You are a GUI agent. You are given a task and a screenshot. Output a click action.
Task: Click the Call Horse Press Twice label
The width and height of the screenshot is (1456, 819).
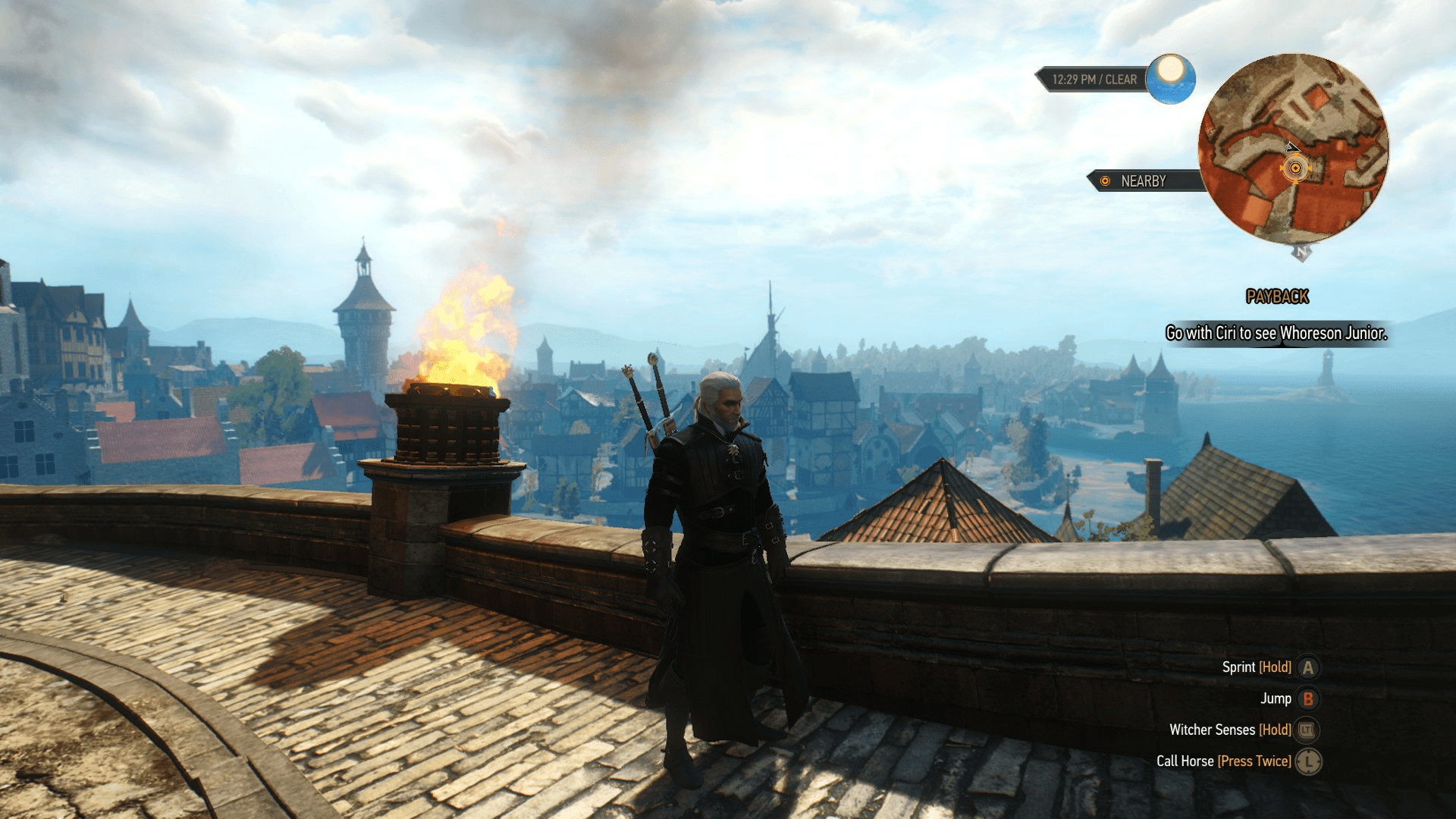tap(1254, 761)
